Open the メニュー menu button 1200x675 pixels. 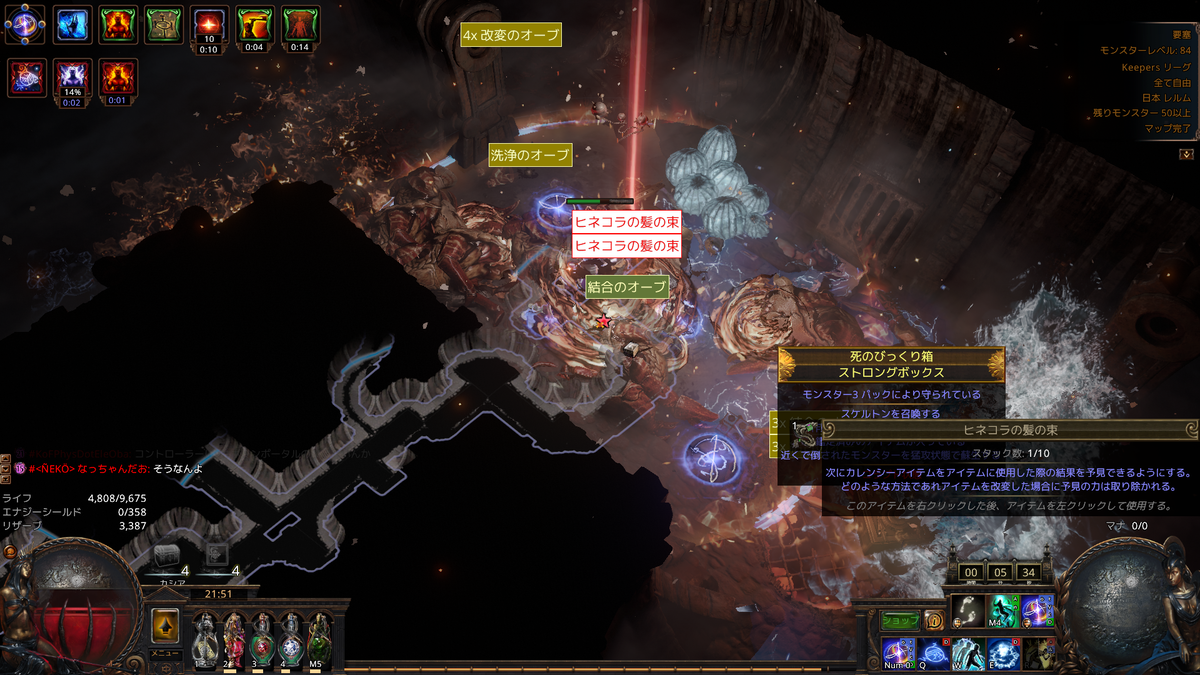[165, 653]
